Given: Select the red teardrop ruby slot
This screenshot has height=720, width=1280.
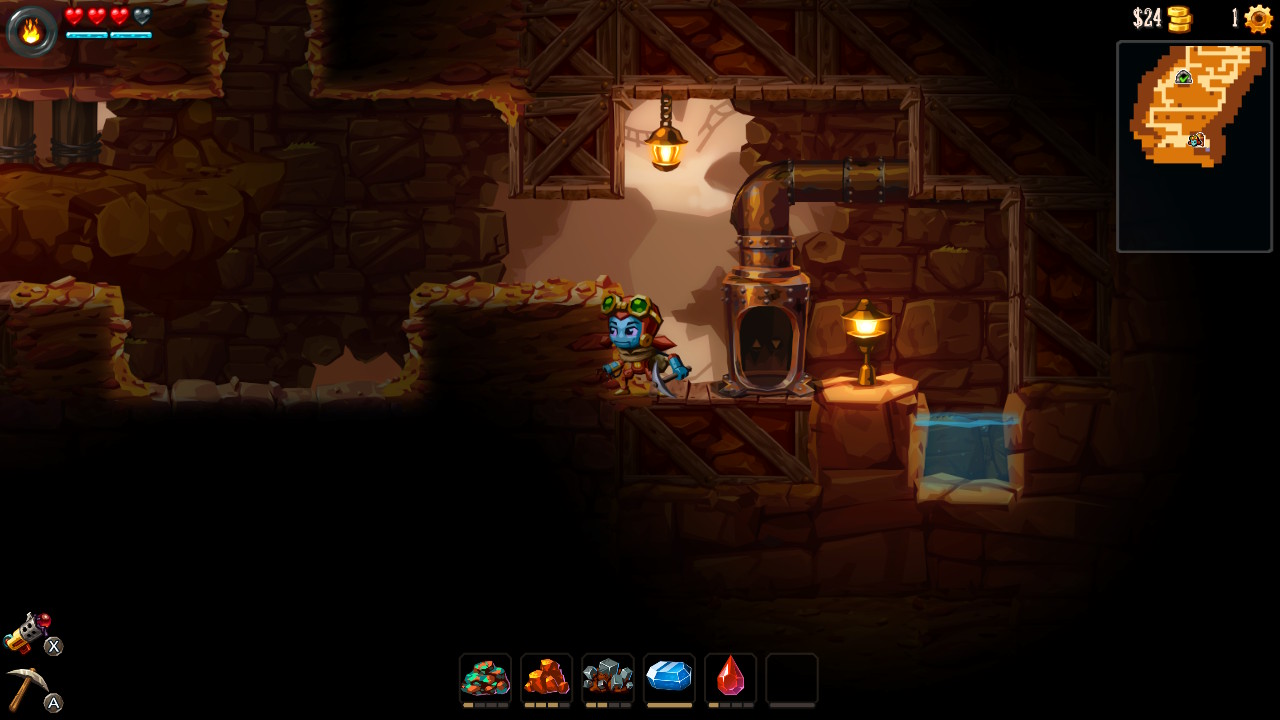Looking at the screenshot, I should click(x=730, y=678).
